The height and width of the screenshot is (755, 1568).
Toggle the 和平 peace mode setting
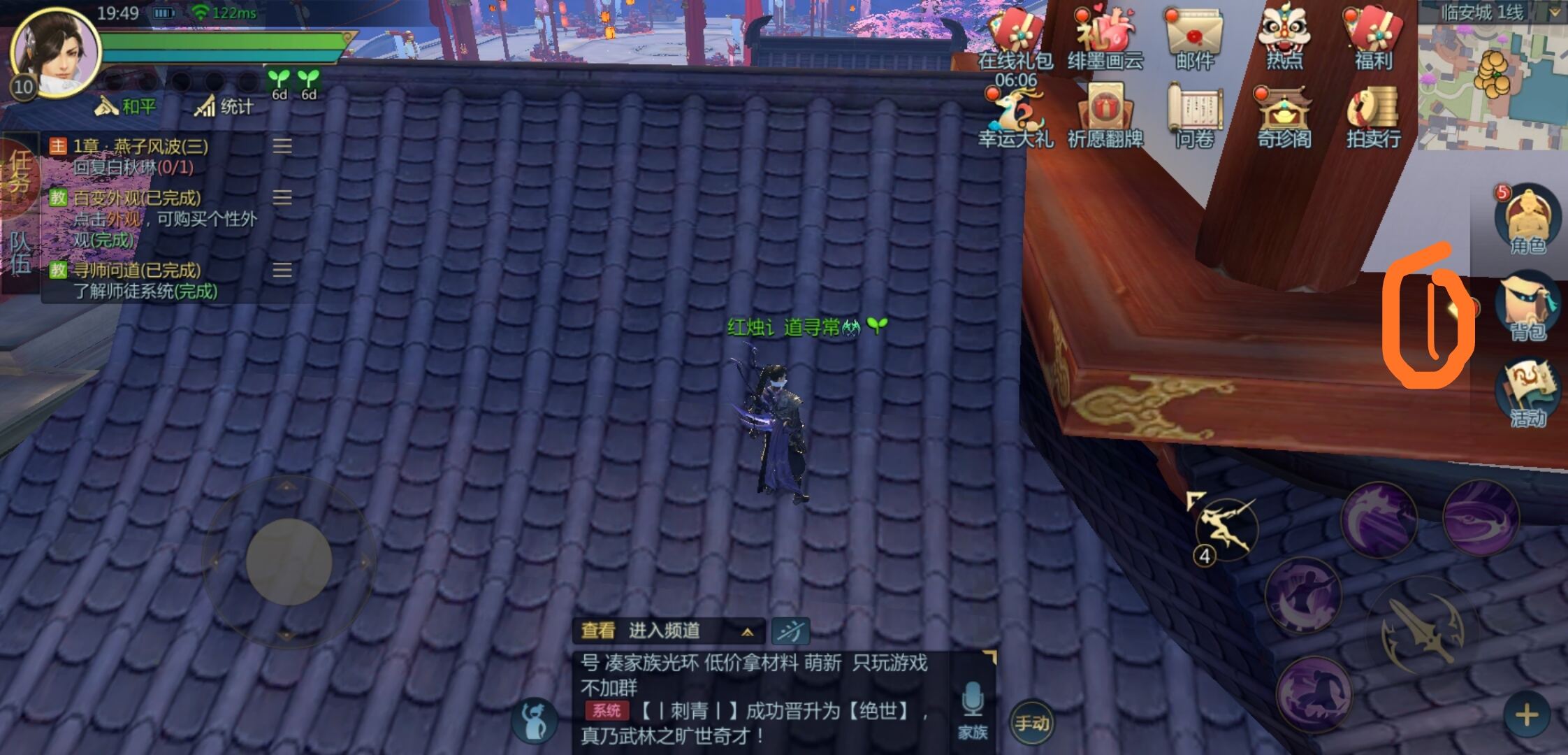click(127, 106)
